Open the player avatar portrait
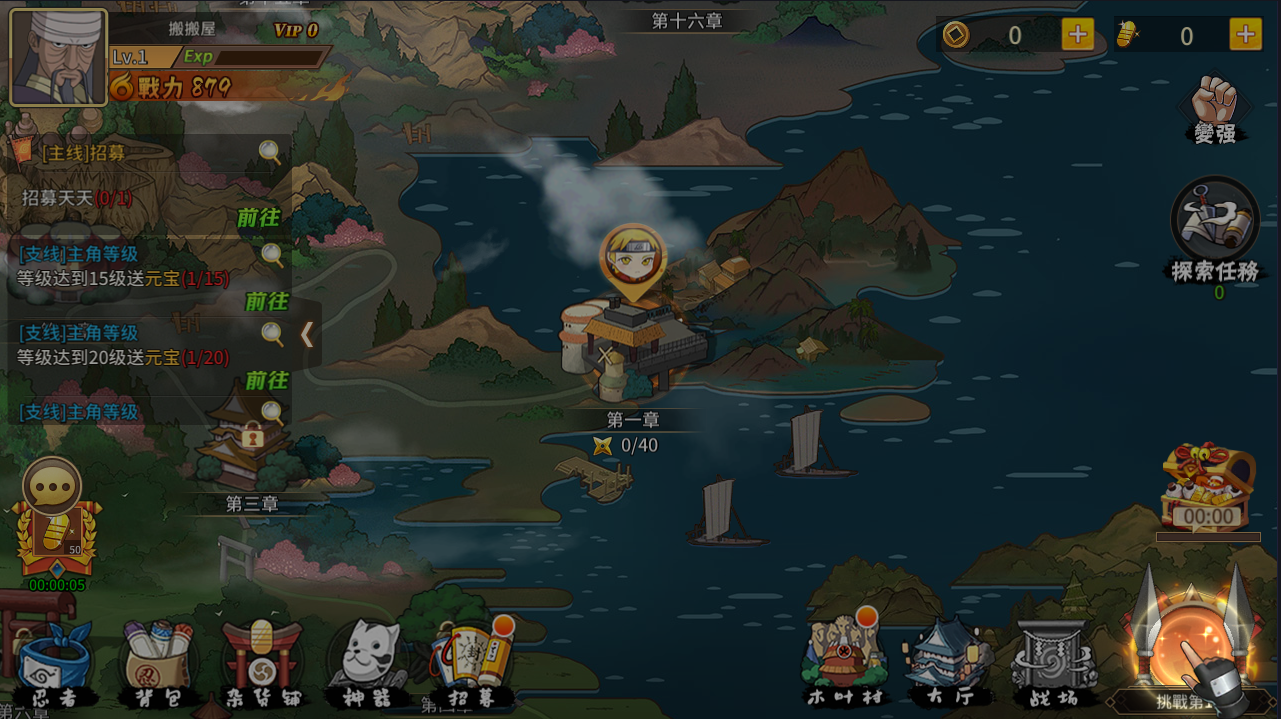 point(58,57)
